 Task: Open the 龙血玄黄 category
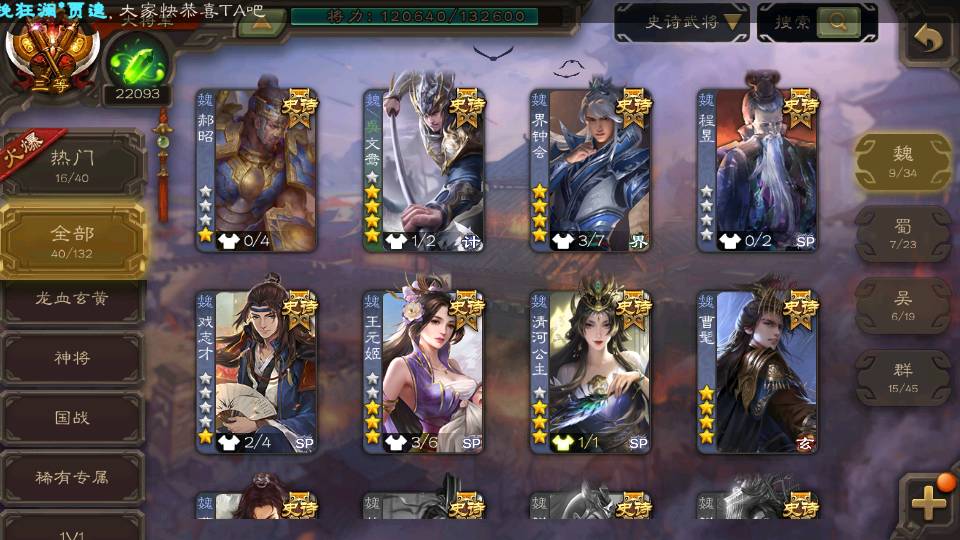72,298
